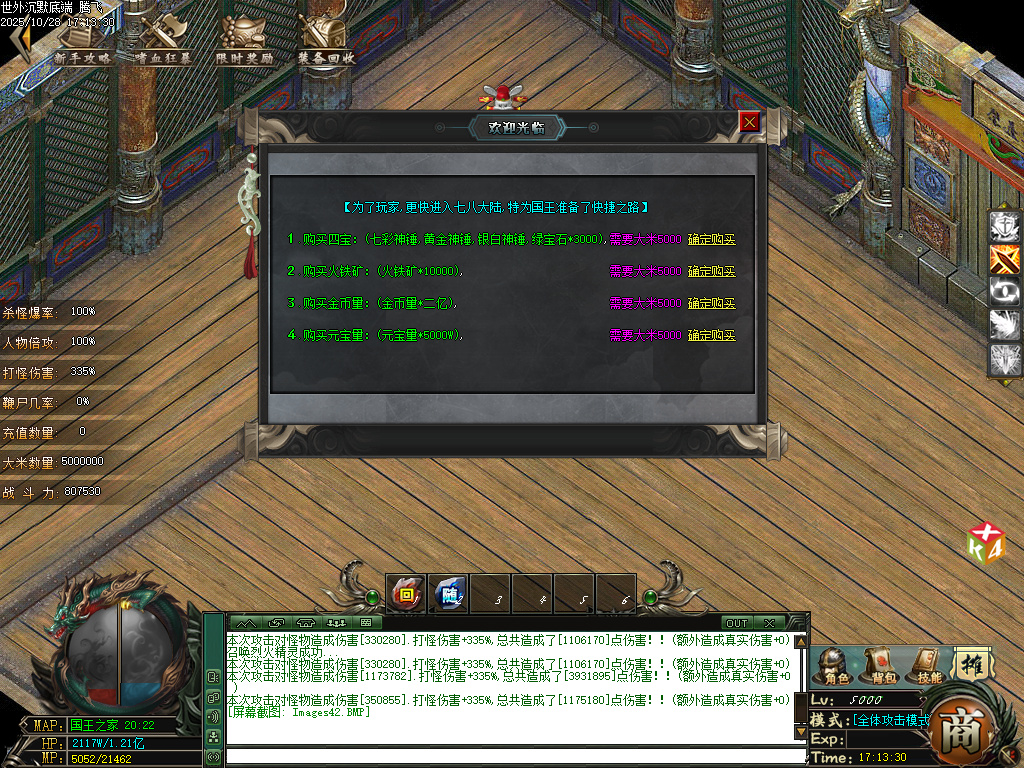Use the 回 item in hotbar slot one
Image resolution: width=1024 pixels, height=768 pixels.
click(x=407, y=594)
